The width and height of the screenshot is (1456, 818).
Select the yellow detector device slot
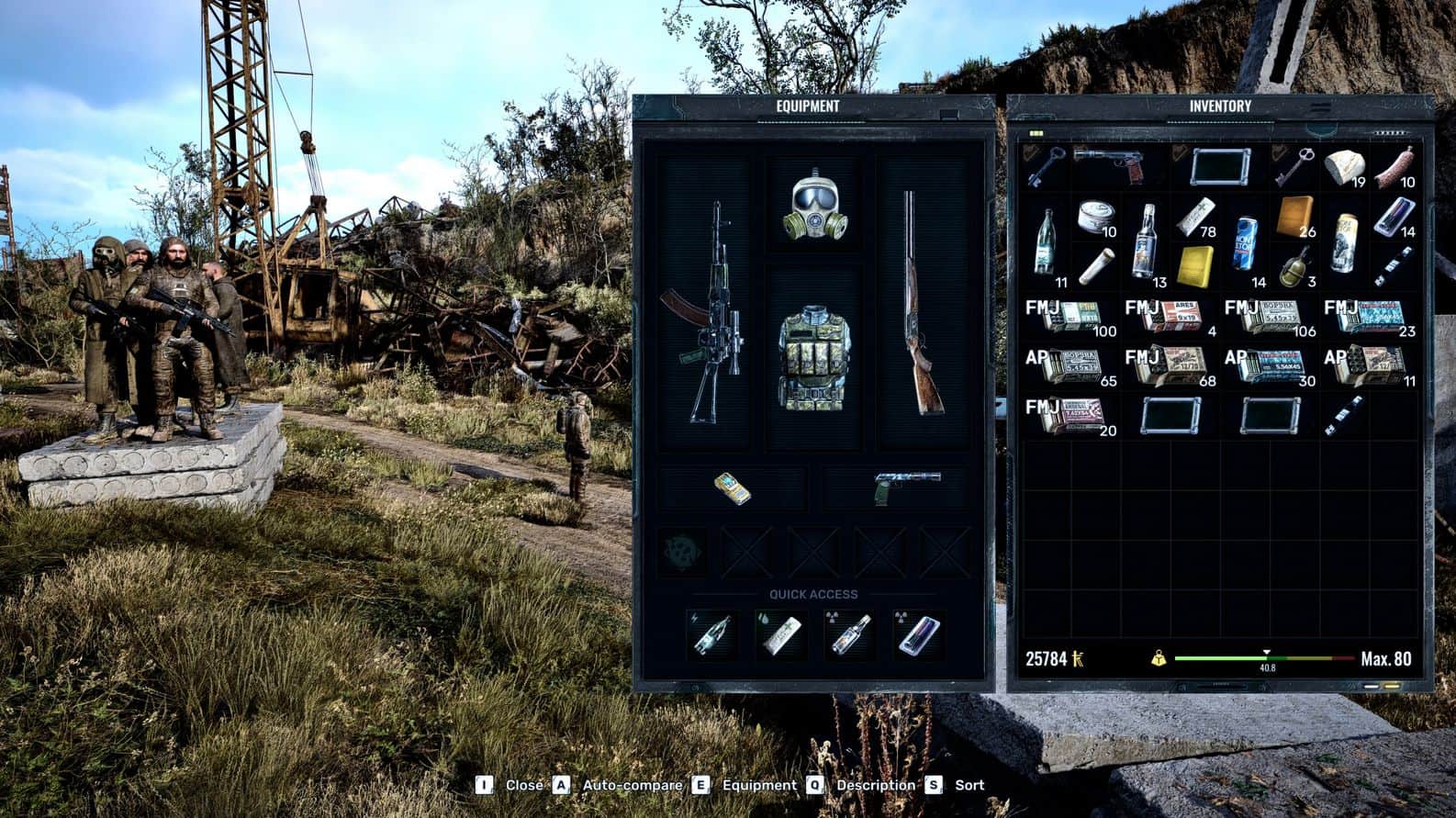pos(732,488)
